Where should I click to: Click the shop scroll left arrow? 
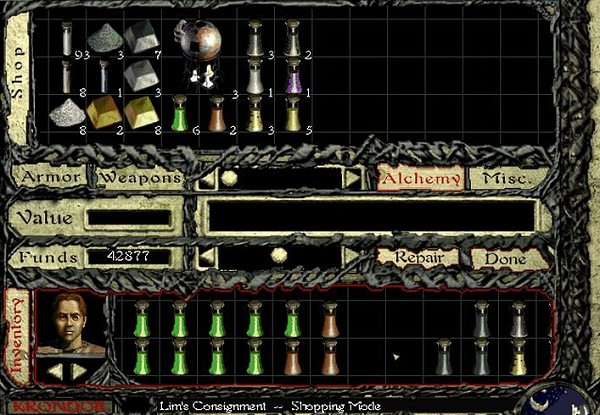tap(205, 178)
